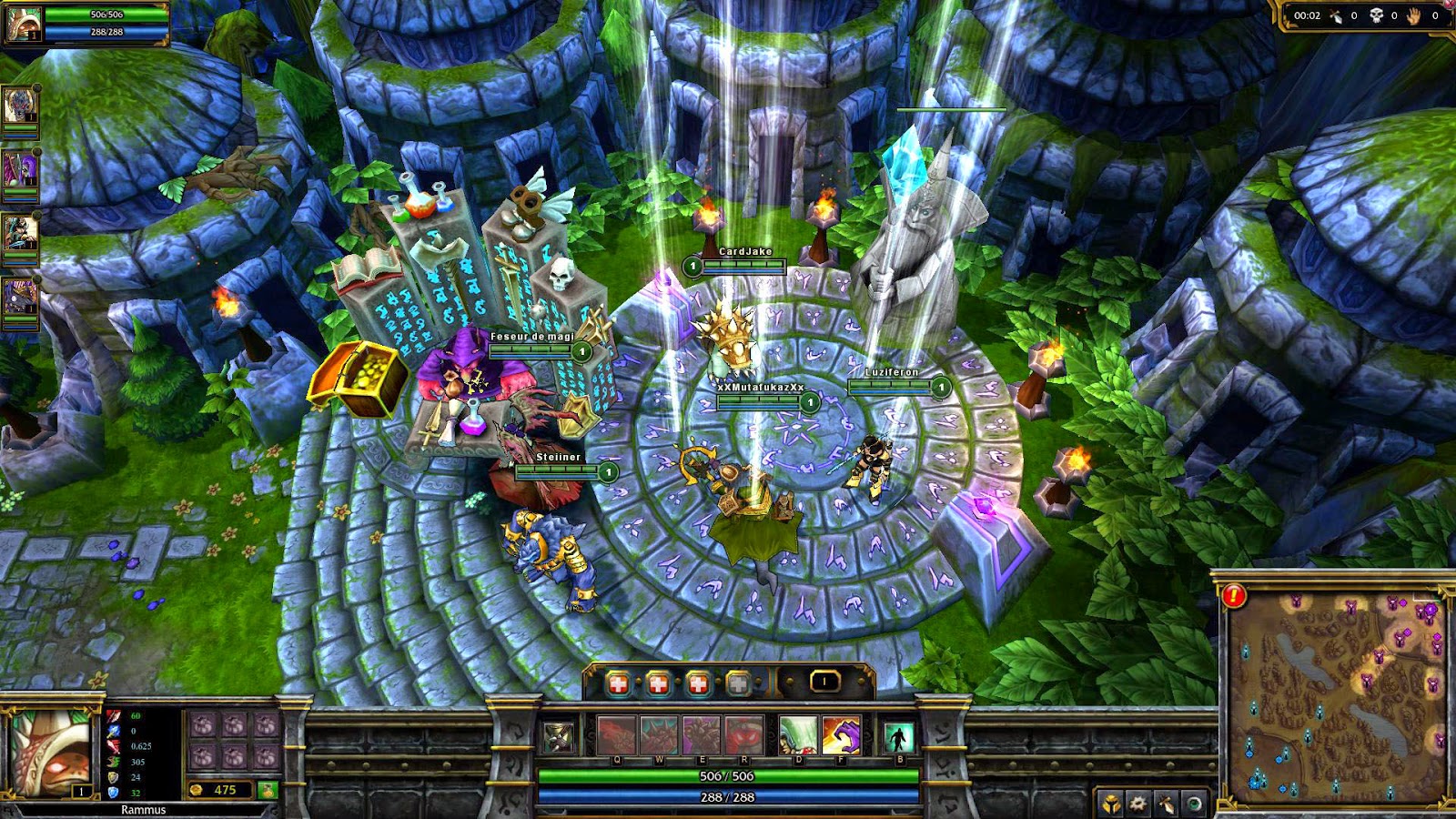Use the E ability icon
The width and height of the screenshot is (1456, 819).
pos(703,735)
